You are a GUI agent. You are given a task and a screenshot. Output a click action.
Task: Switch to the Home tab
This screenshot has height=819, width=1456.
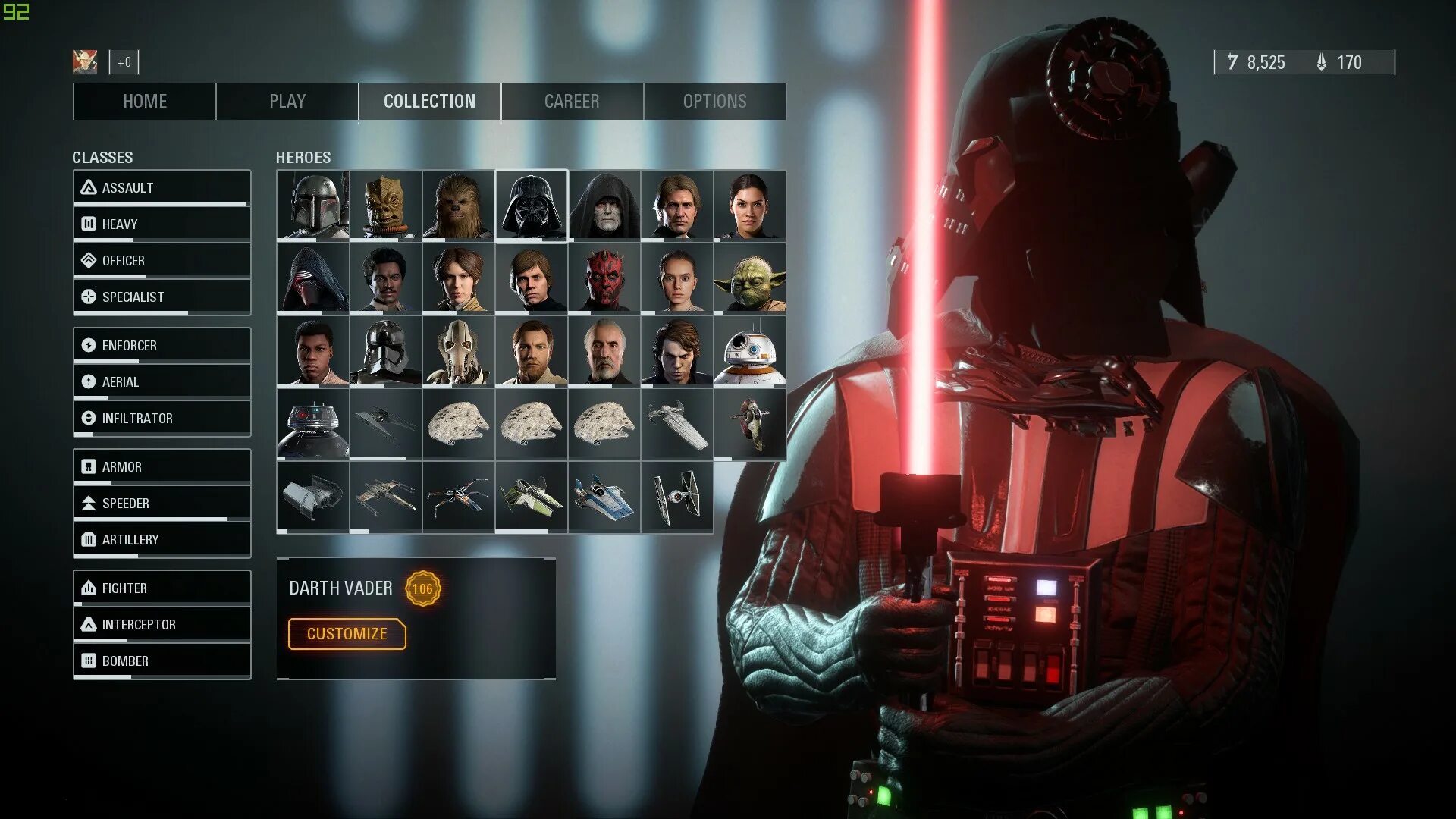tap(144, 102)
